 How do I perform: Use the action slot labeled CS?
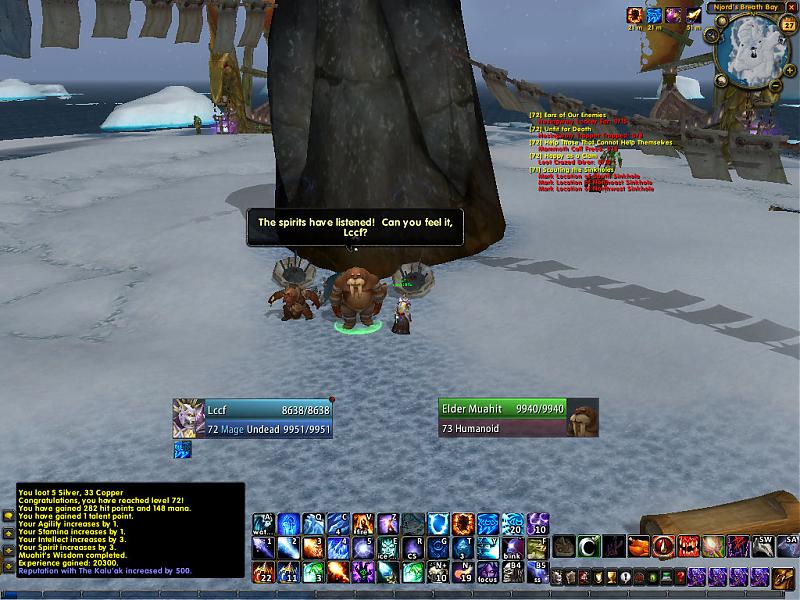(413, 548)
